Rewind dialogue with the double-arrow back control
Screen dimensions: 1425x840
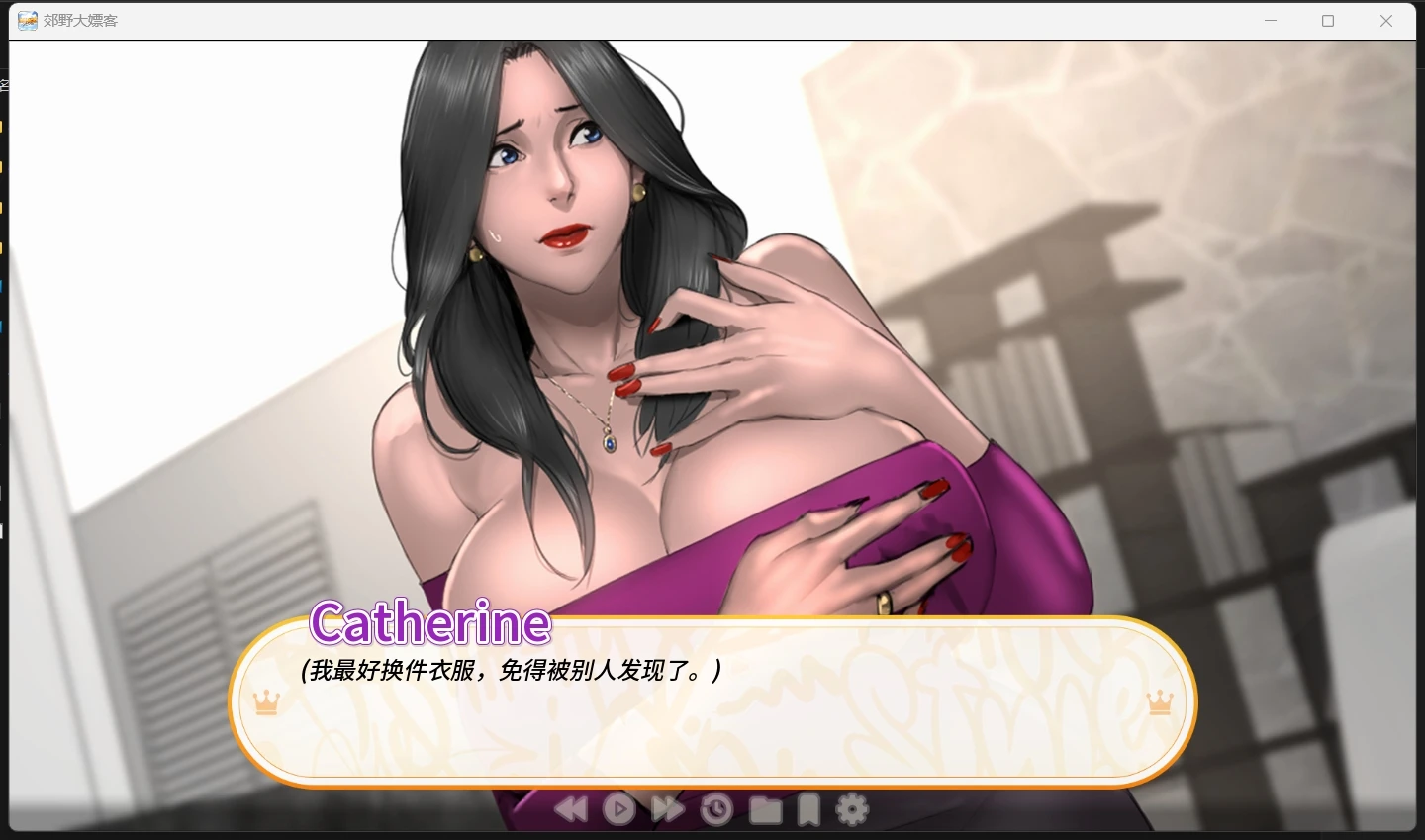(571, 808)
